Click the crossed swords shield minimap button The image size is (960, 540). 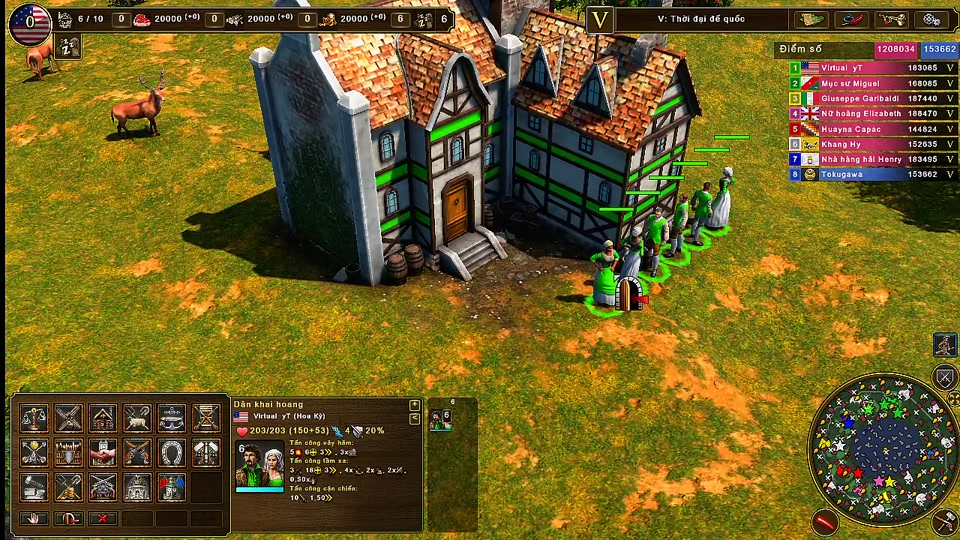point(945,378)
